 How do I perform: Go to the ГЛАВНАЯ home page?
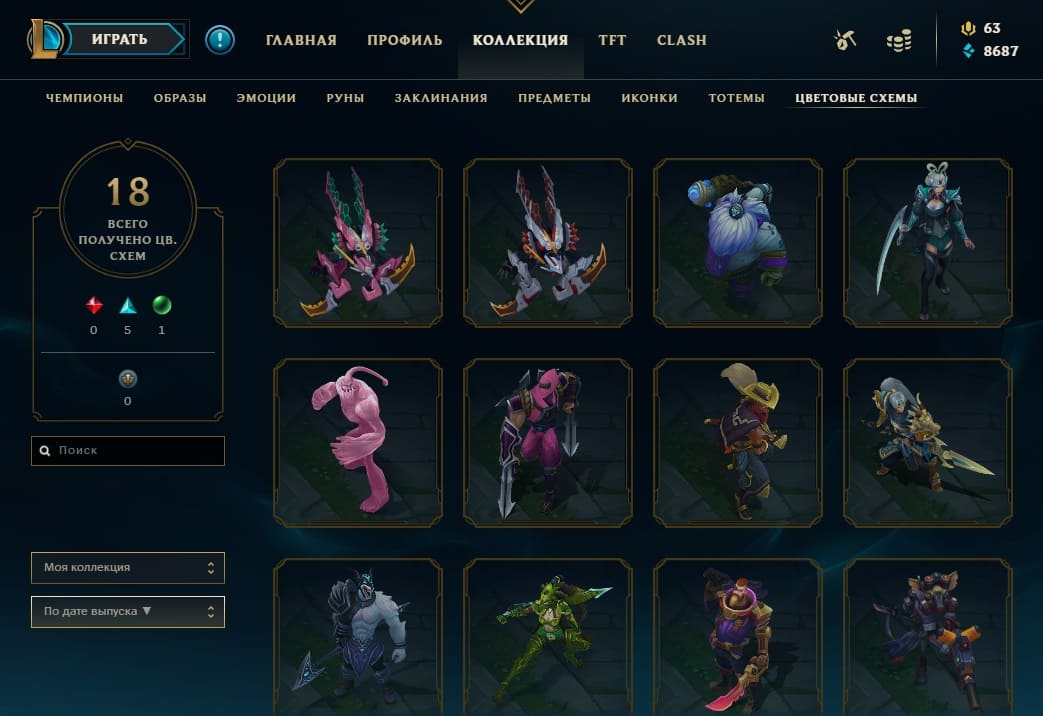click(x=301, y=41)
